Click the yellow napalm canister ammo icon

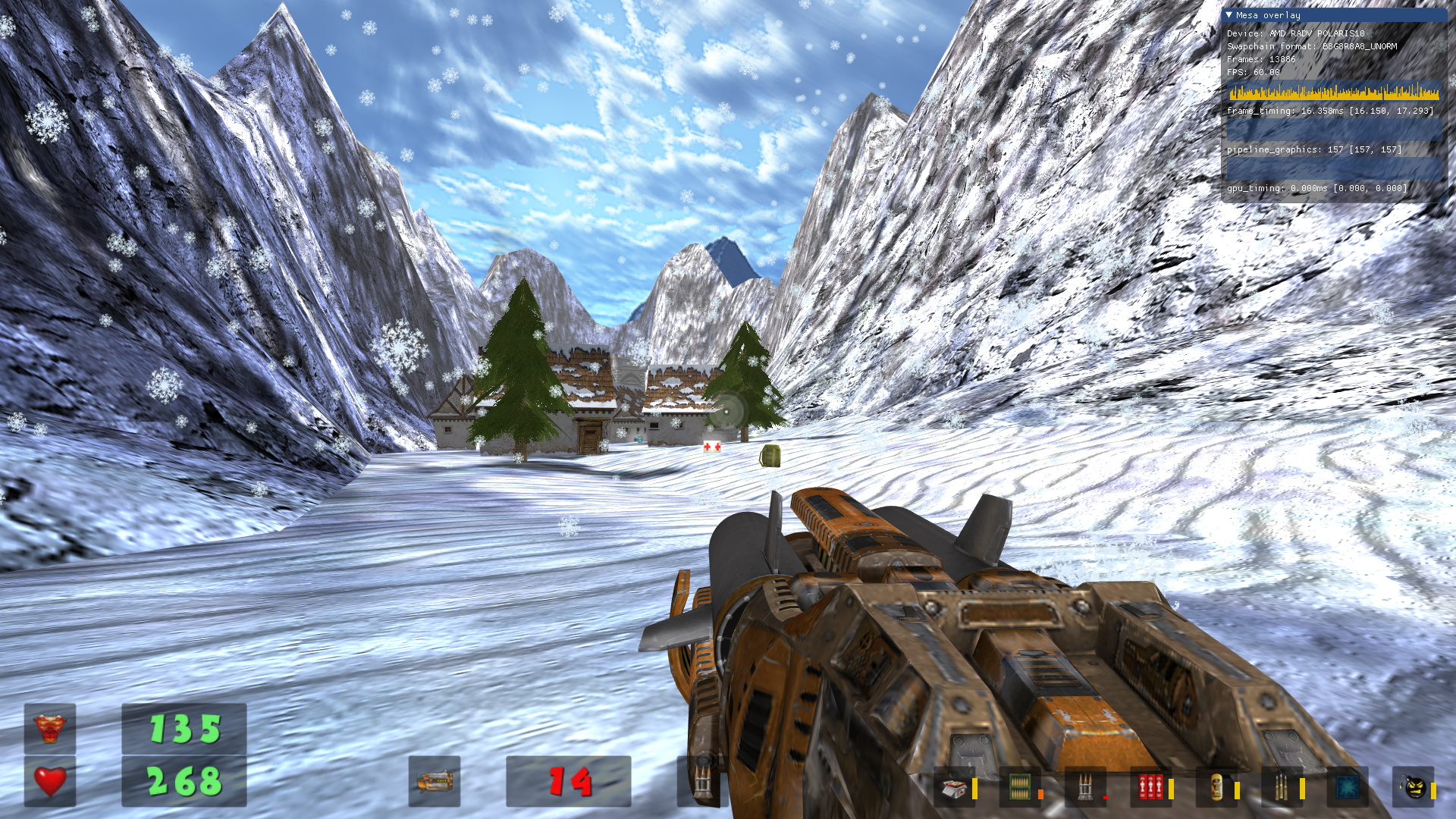pos(1216,789)
